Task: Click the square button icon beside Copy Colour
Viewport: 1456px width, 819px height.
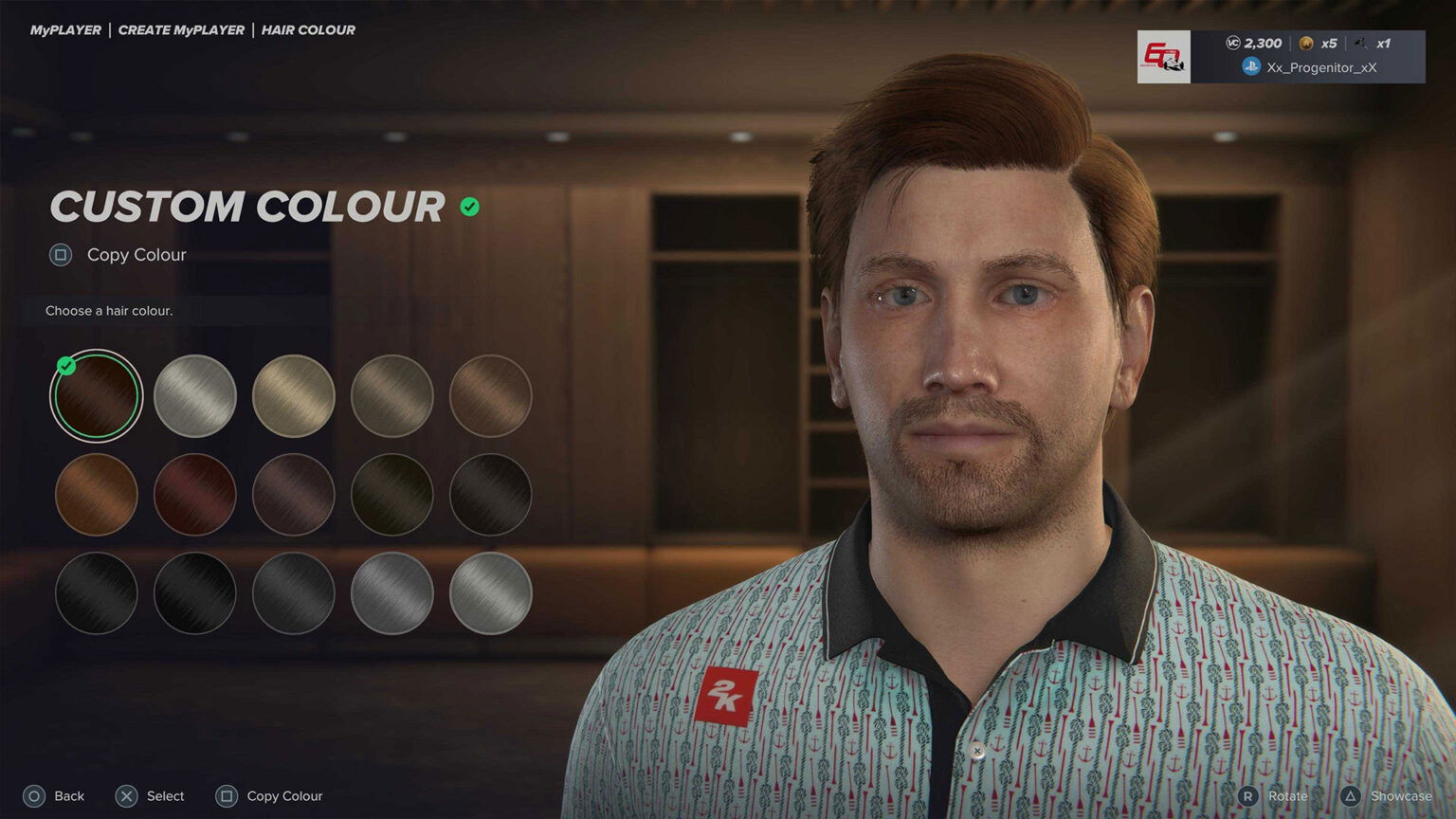Action: [61, 255]
